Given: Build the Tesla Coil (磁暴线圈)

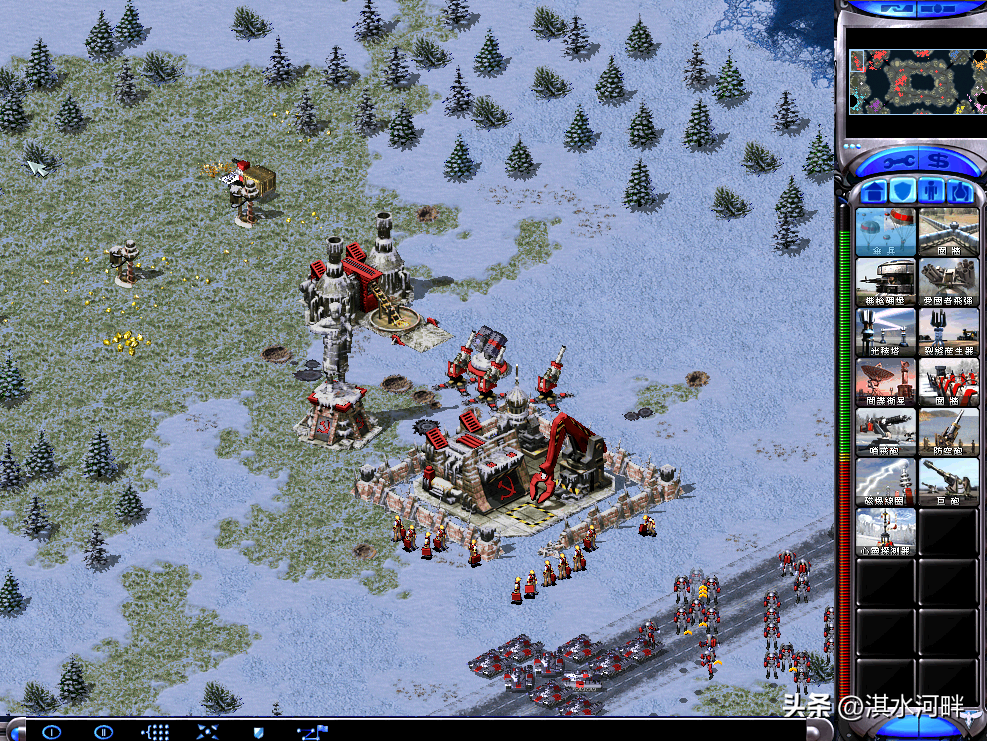Looking at the screenshot, I should pos(886,481).
